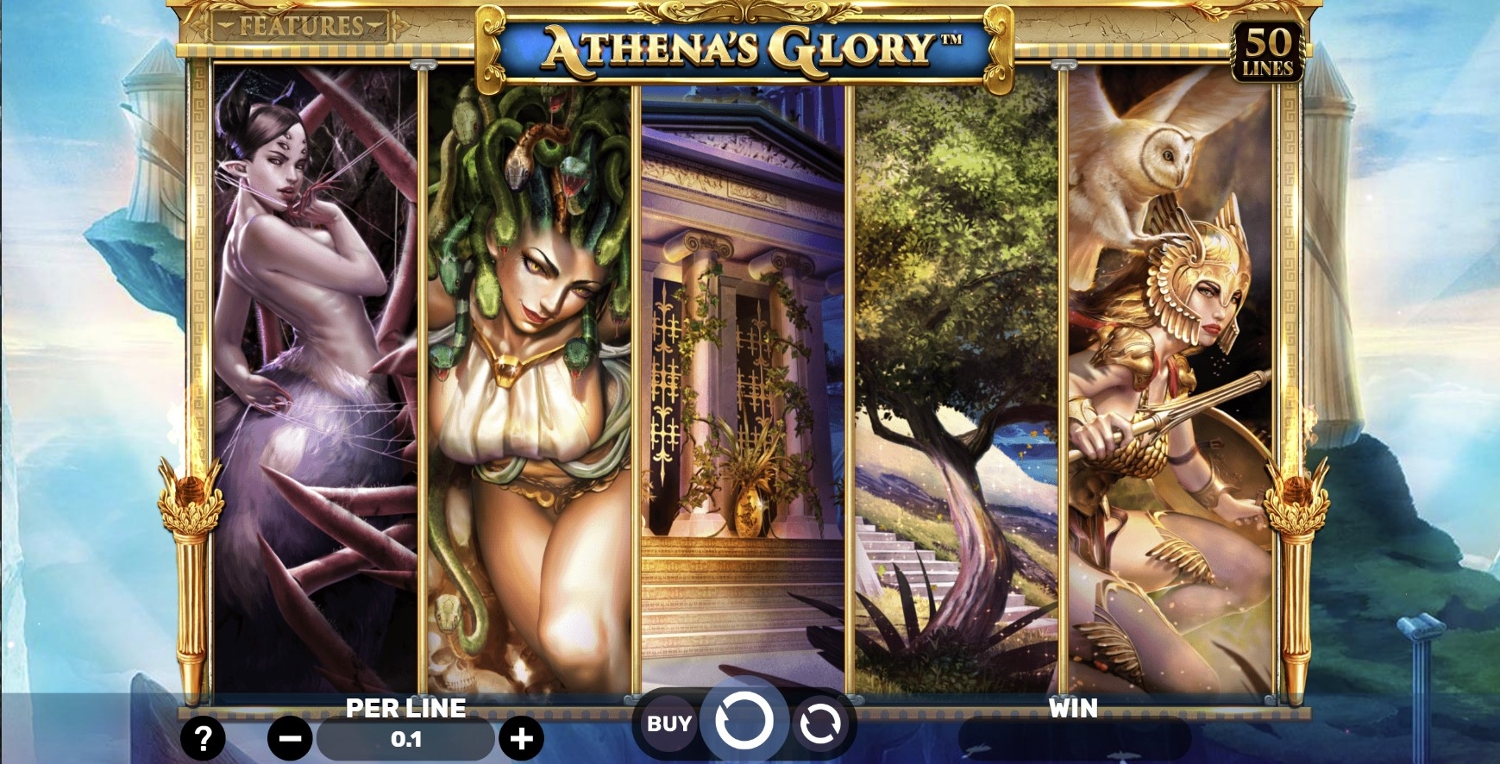
Task: Buy the bonus feature
Action: (x=669, y=723)
